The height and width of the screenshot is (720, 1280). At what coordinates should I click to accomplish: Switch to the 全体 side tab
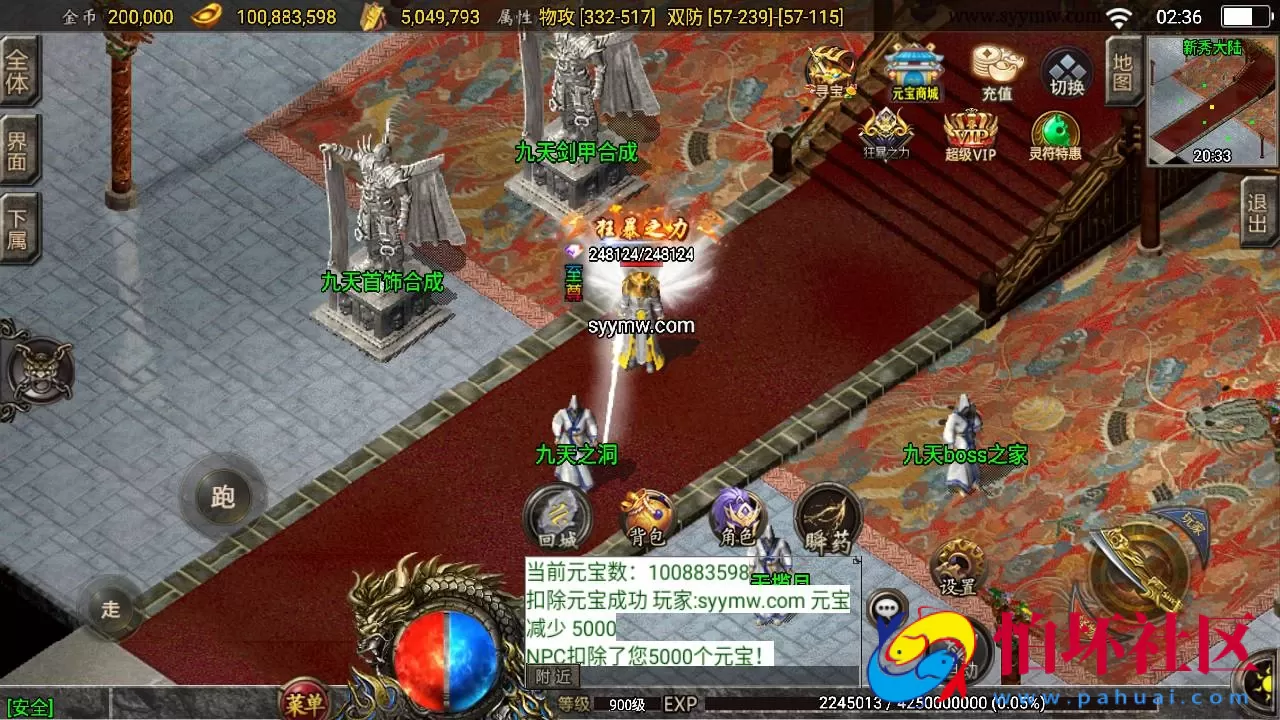tap(20, 70)
